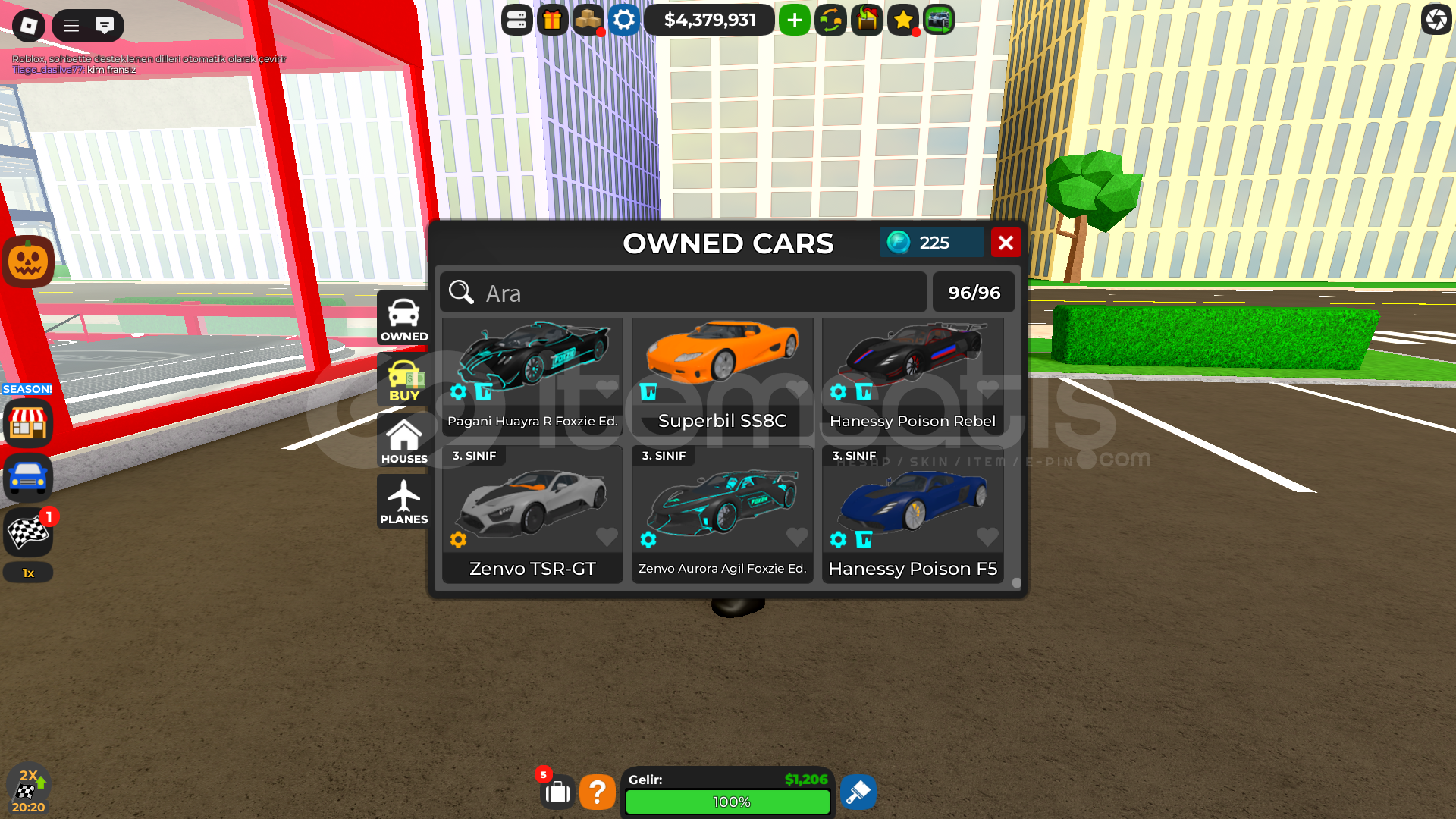
Task: Click the green plus to add cash
Action: tap(794, 20)
